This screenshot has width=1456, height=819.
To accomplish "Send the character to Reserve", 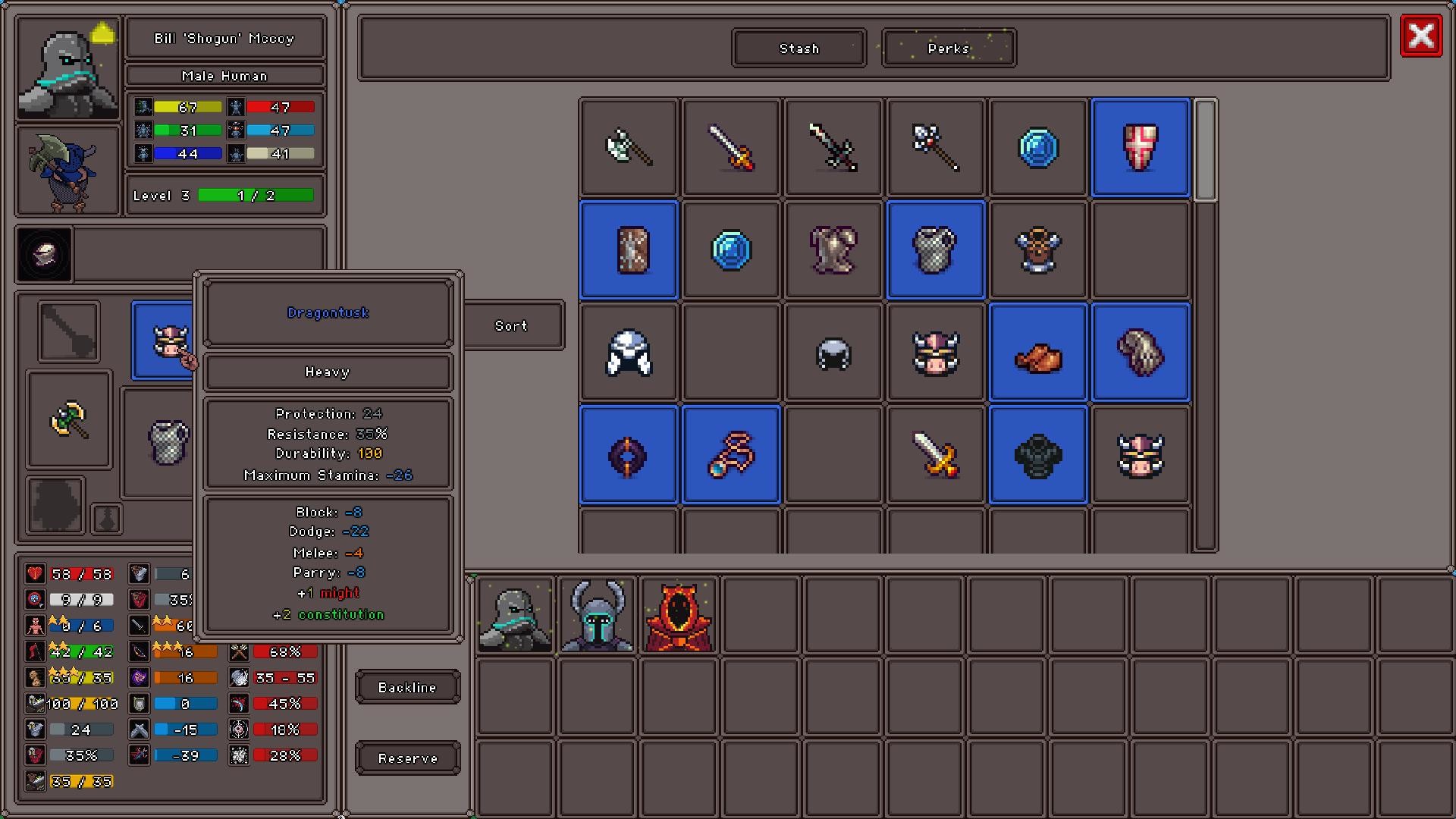I will [407, 758].
